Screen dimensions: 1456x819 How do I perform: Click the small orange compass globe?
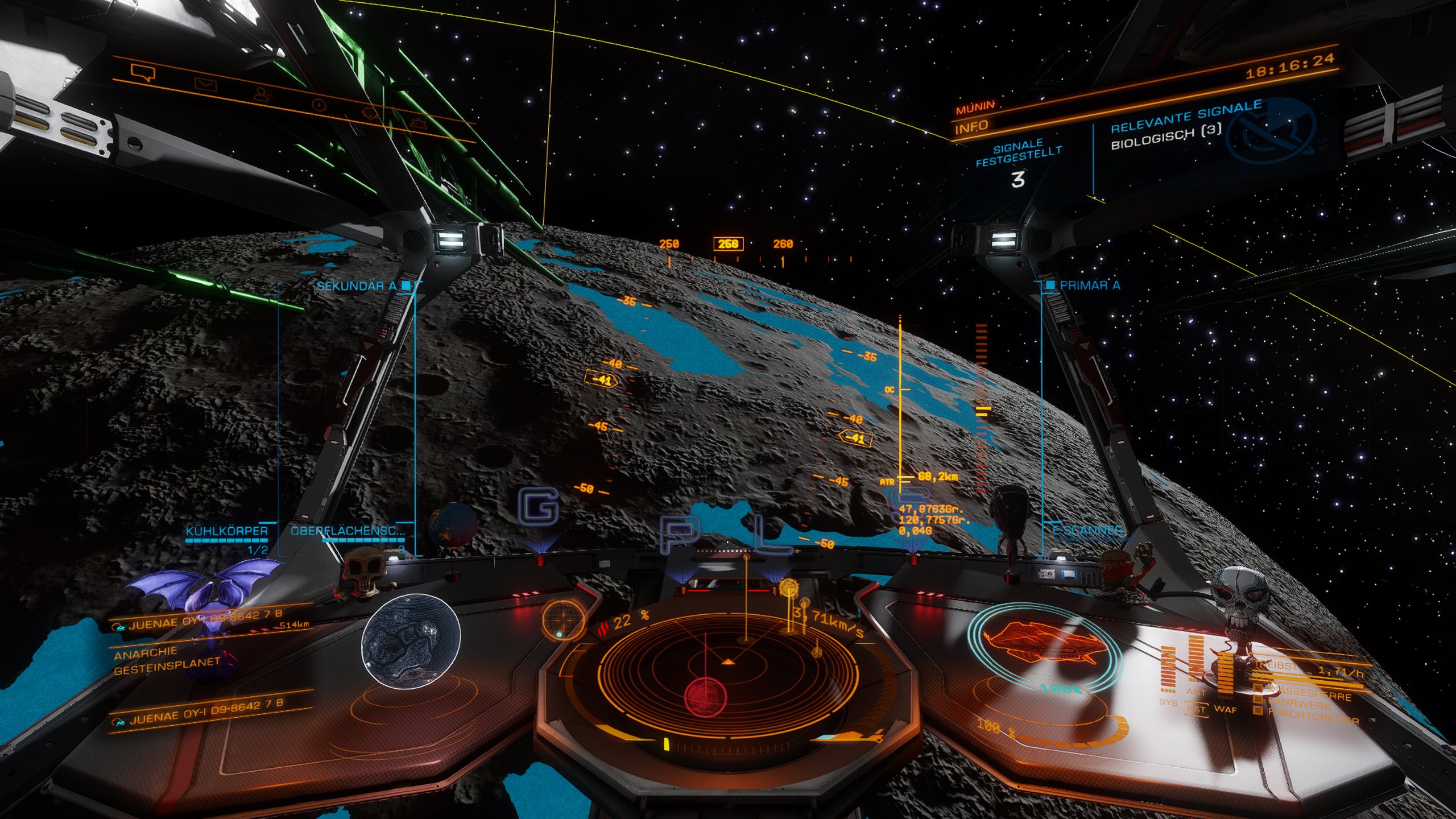click(562, 619)
